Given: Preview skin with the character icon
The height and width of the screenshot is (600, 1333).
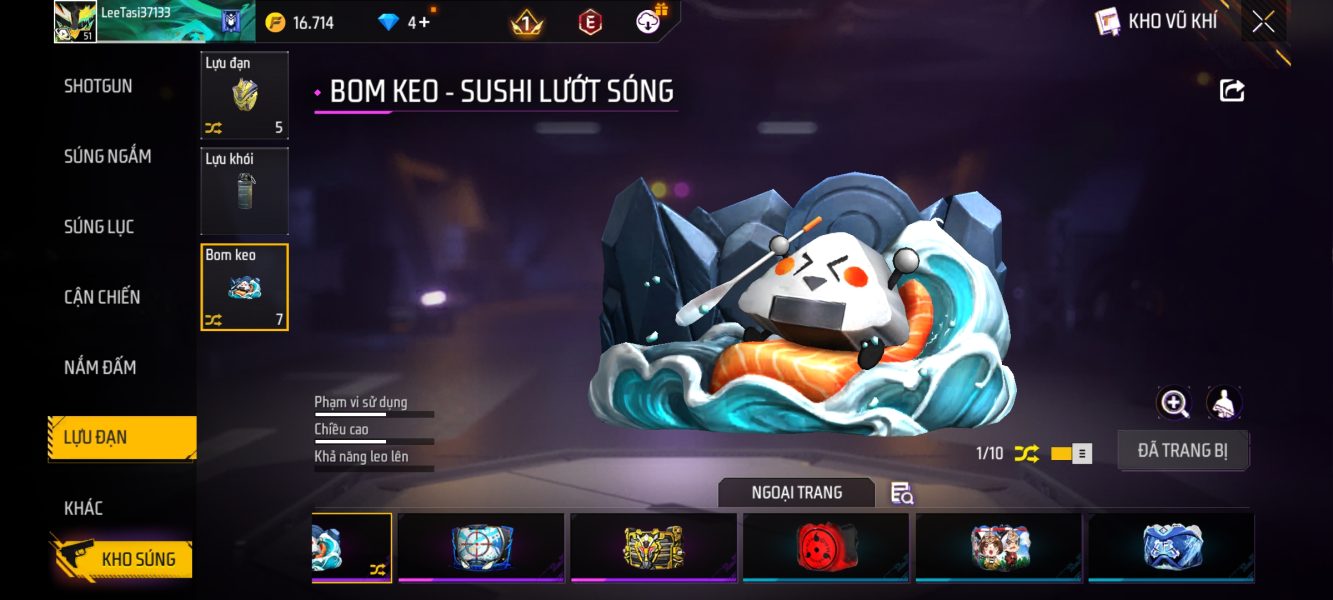Looking at the screenshot, I should pos(1223,403).
